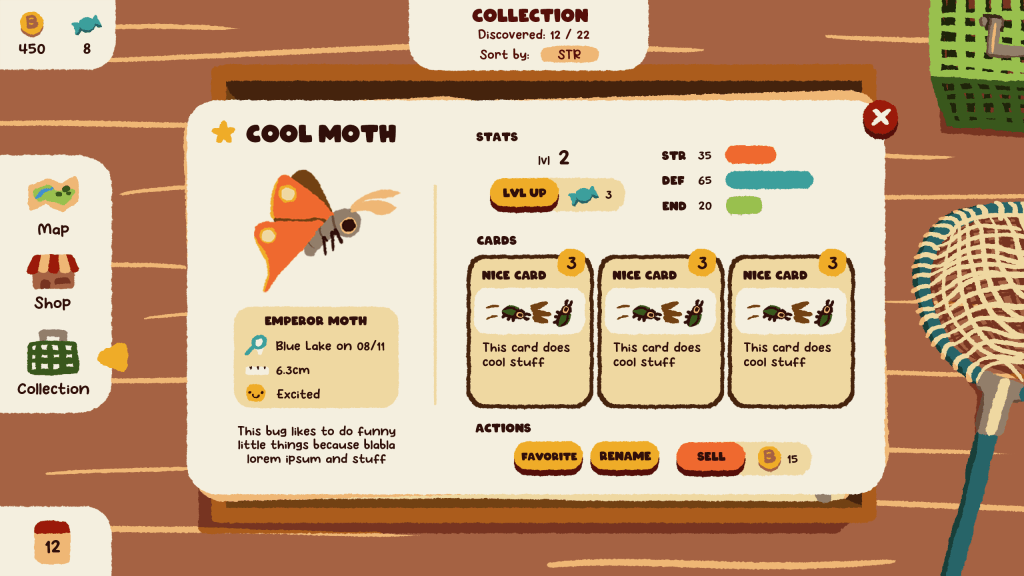Sell the moth for 15 coins

tap(711, 457)
